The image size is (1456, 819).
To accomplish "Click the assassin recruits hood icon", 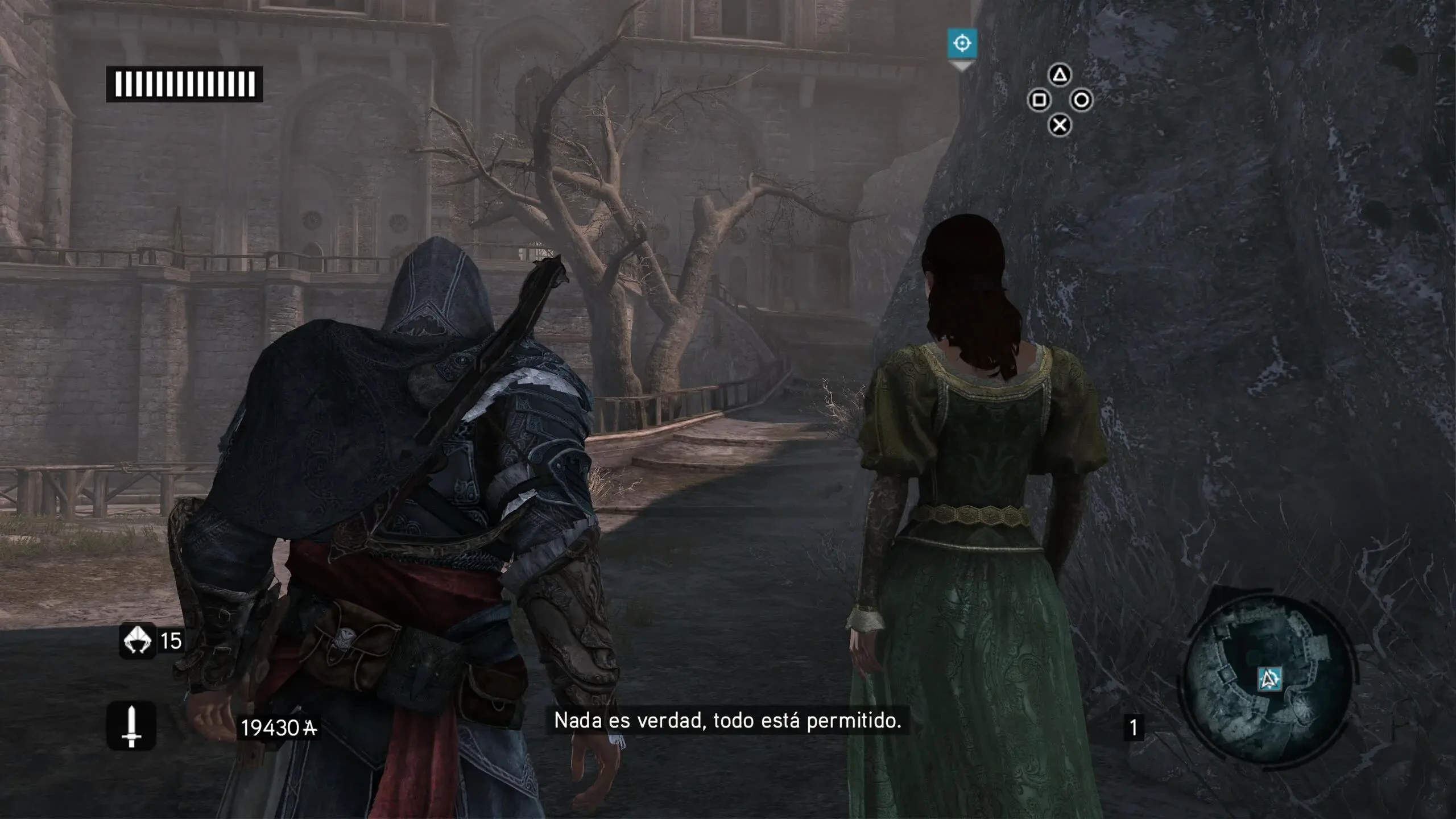I will (137, 641).
